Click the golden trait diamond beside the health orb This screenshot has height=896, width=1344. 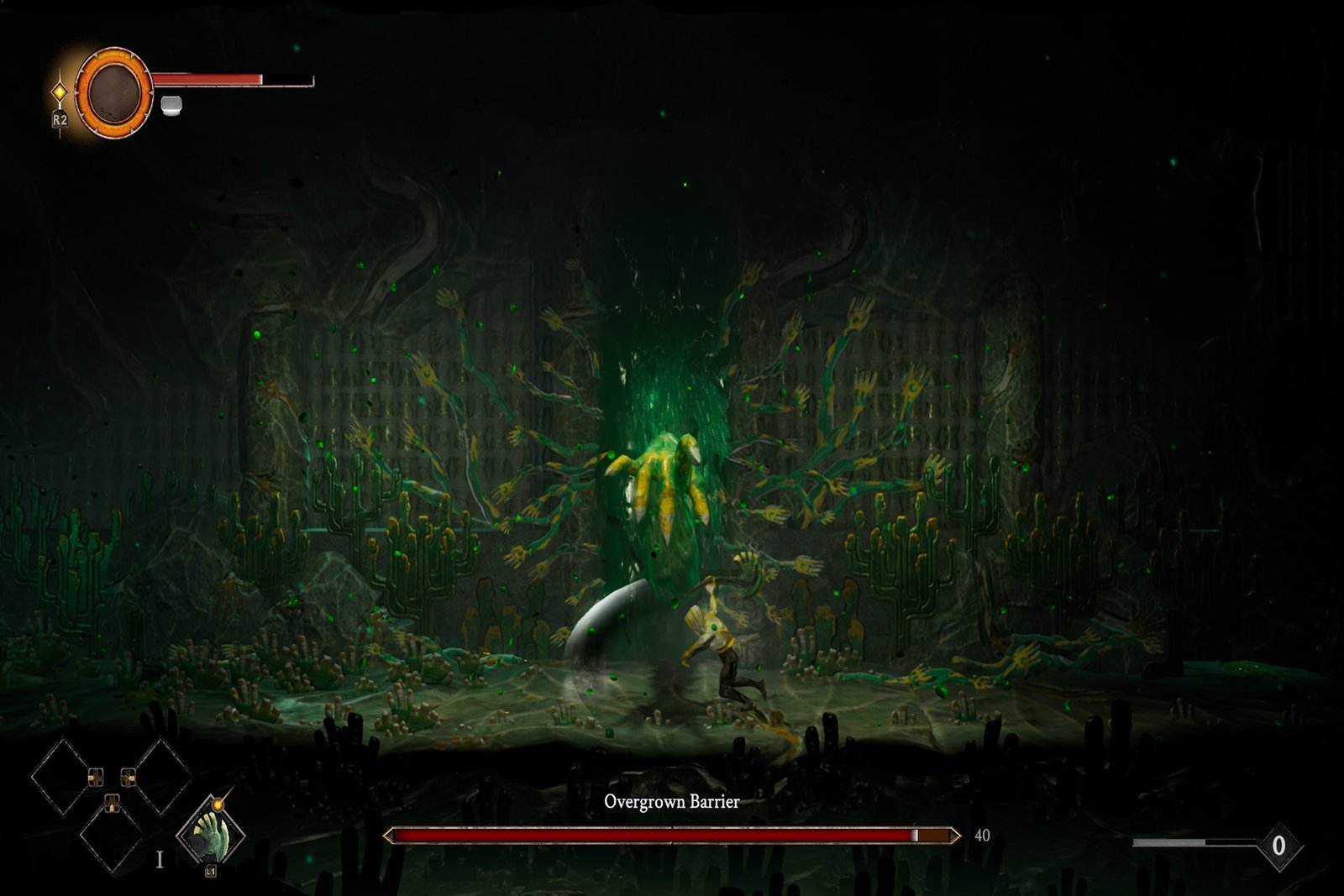tap(60, 91)
